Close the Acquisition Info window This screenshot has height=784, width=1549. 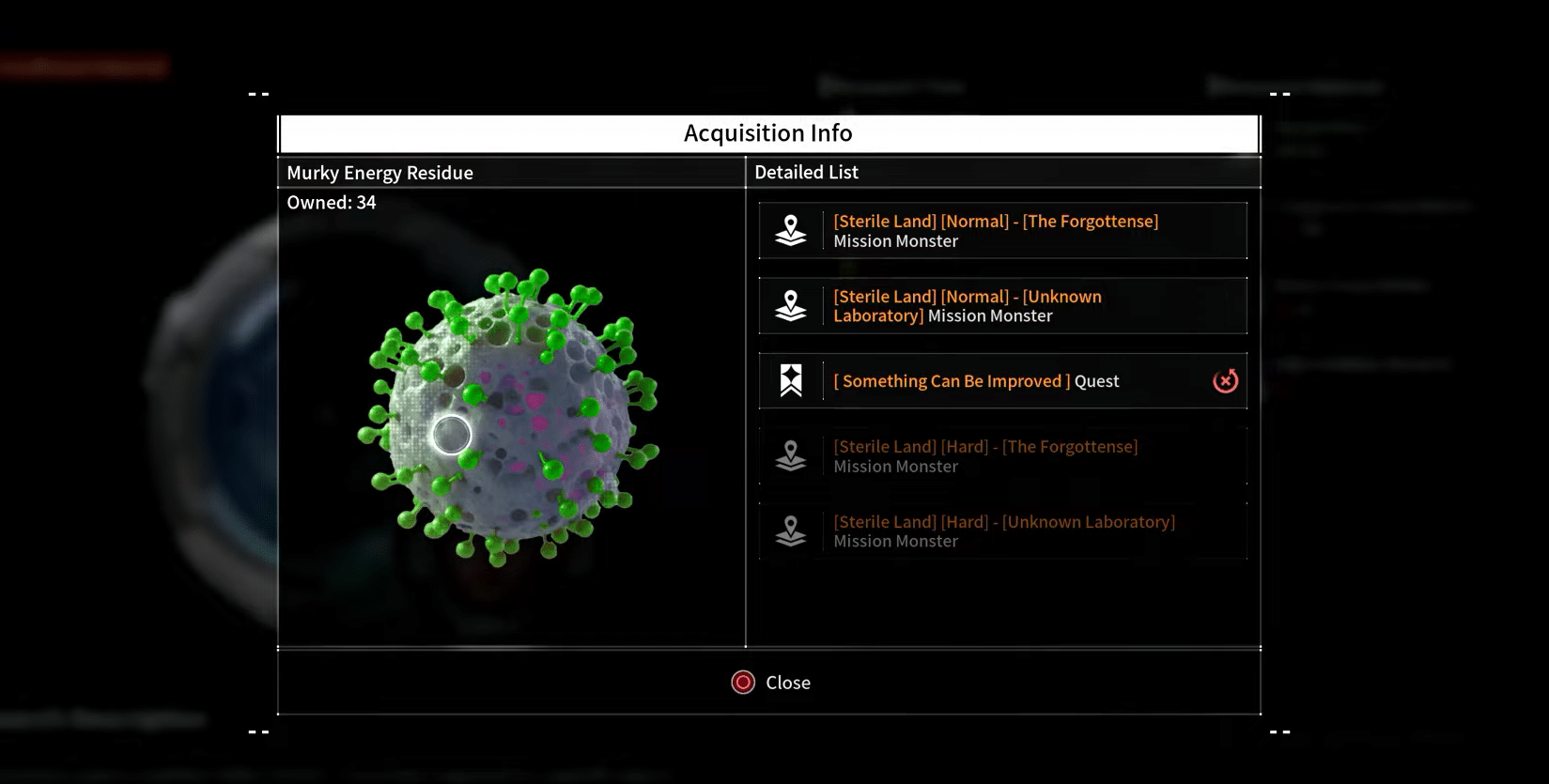pos(770,683)
